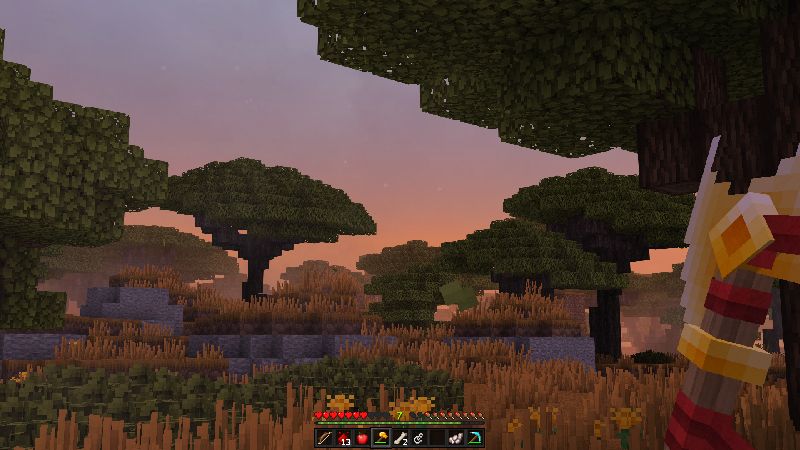Select the pale nuggets hotbar slot

455,438
